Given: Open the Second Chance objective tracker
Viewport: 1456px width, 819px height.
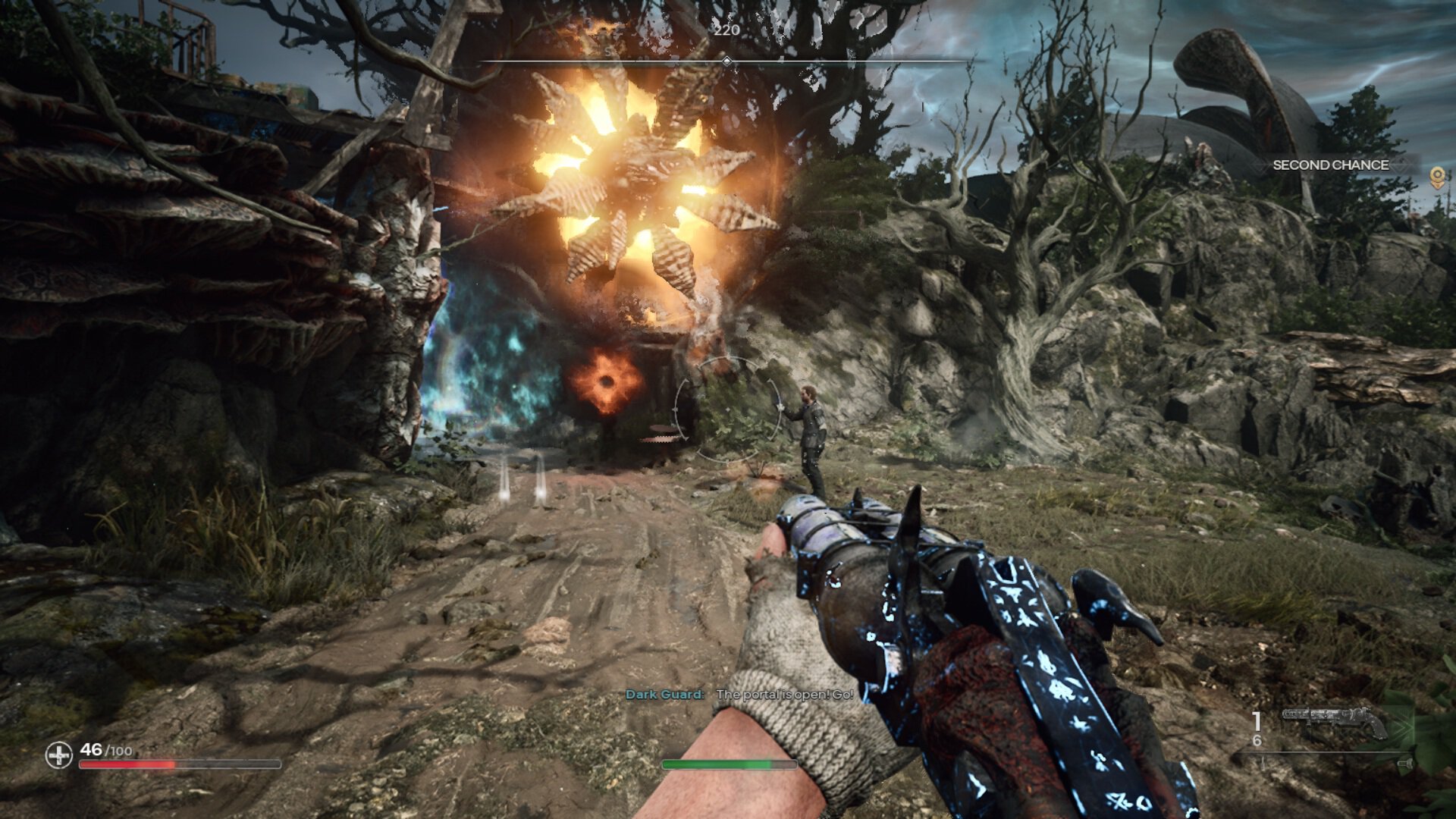Looking at the screenshot, I should [1330, 165].
